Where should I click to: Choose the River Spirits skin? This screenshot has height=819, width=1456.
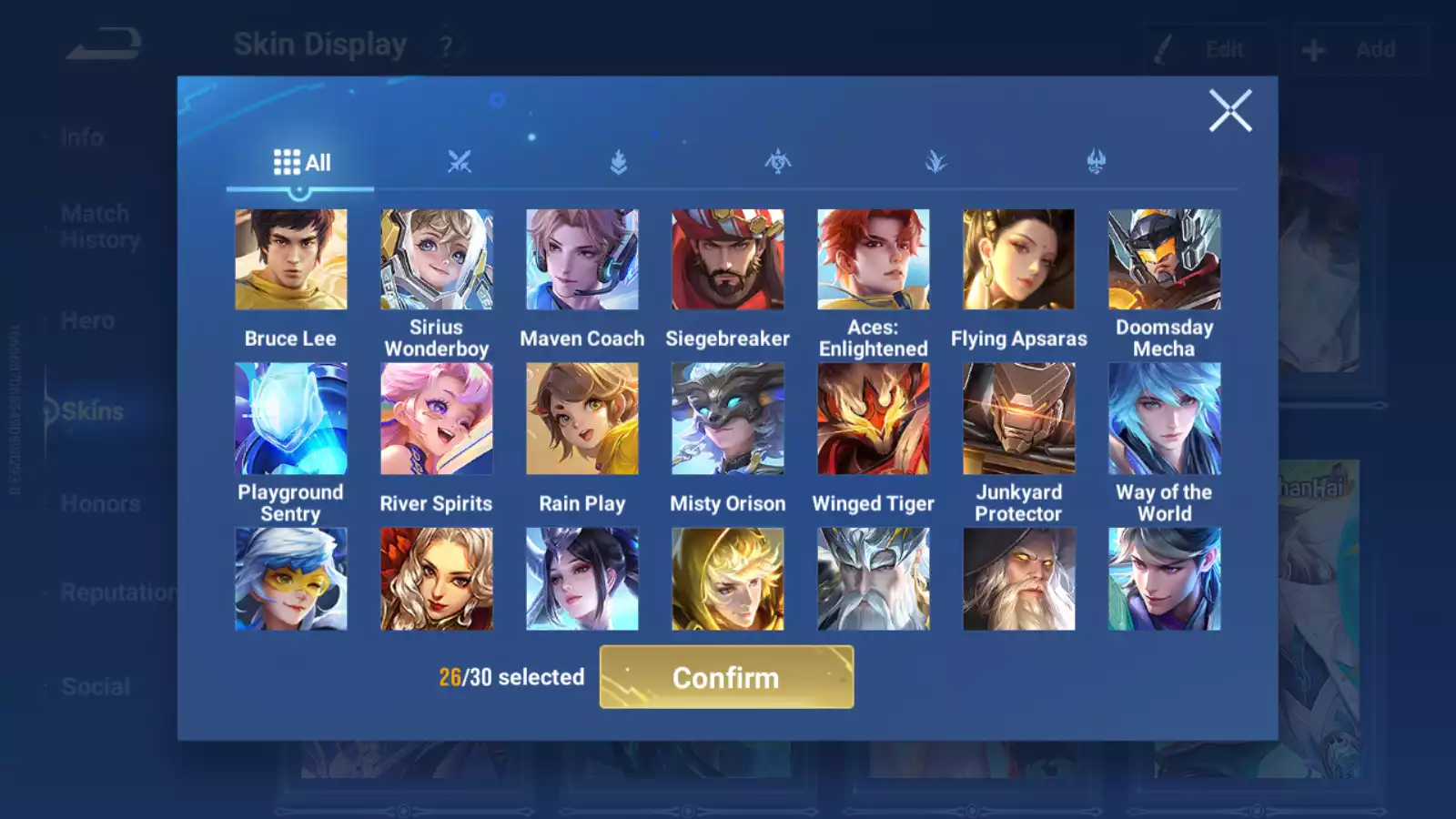436,419
